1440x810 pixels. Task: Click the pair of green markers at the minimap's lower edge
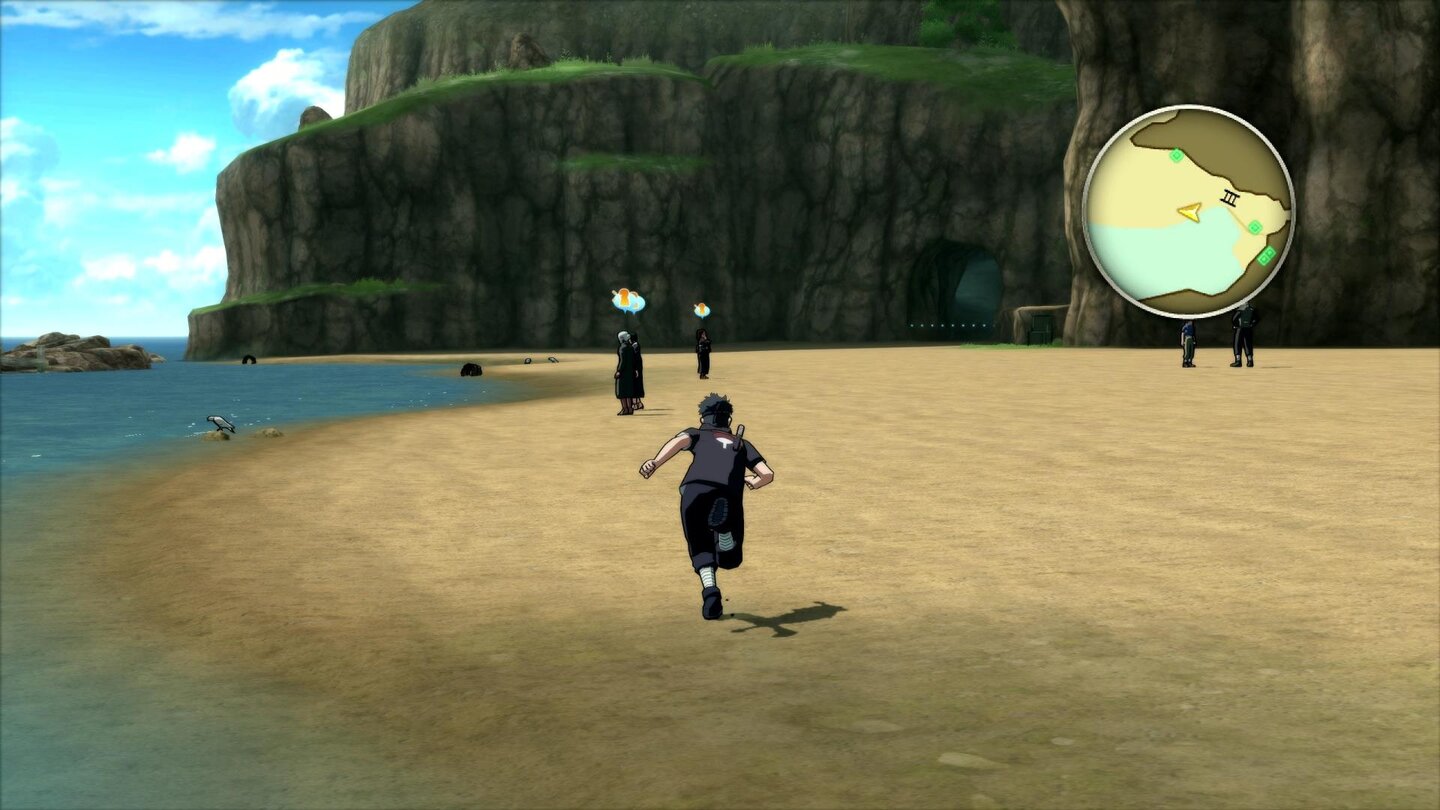click(x=1266, y=256)
